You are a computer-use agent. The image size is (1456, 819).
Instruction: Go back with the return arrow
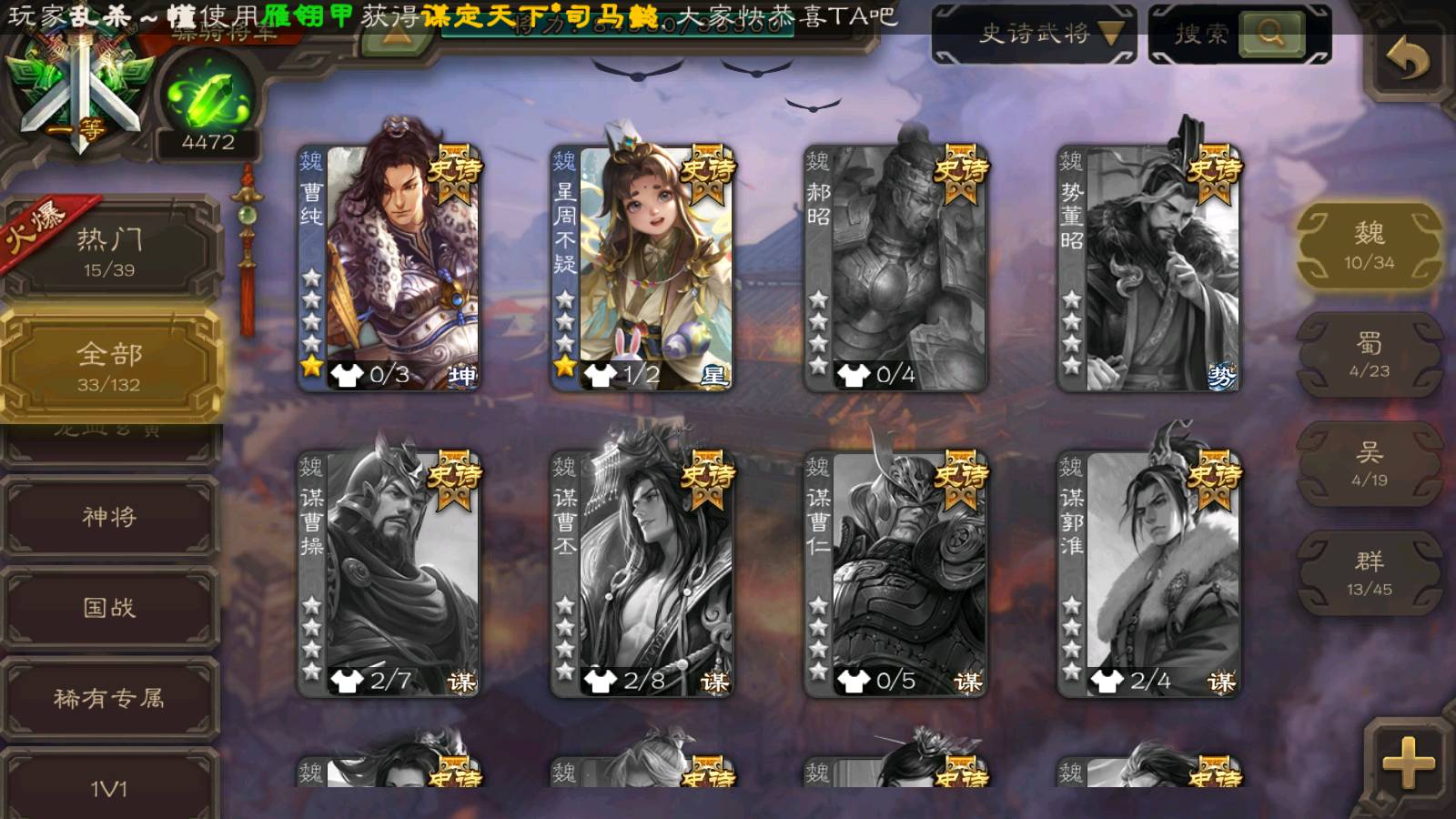pos(1408,60)
